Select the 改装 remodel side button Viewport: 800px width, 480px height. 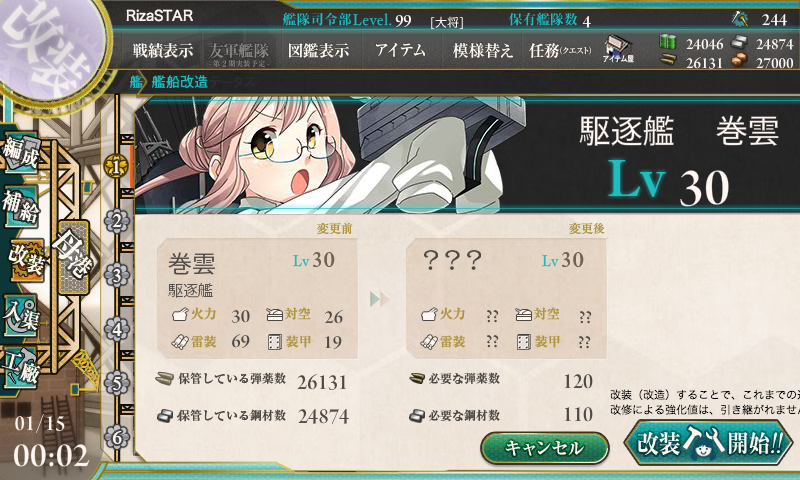[x=24, y=260]
